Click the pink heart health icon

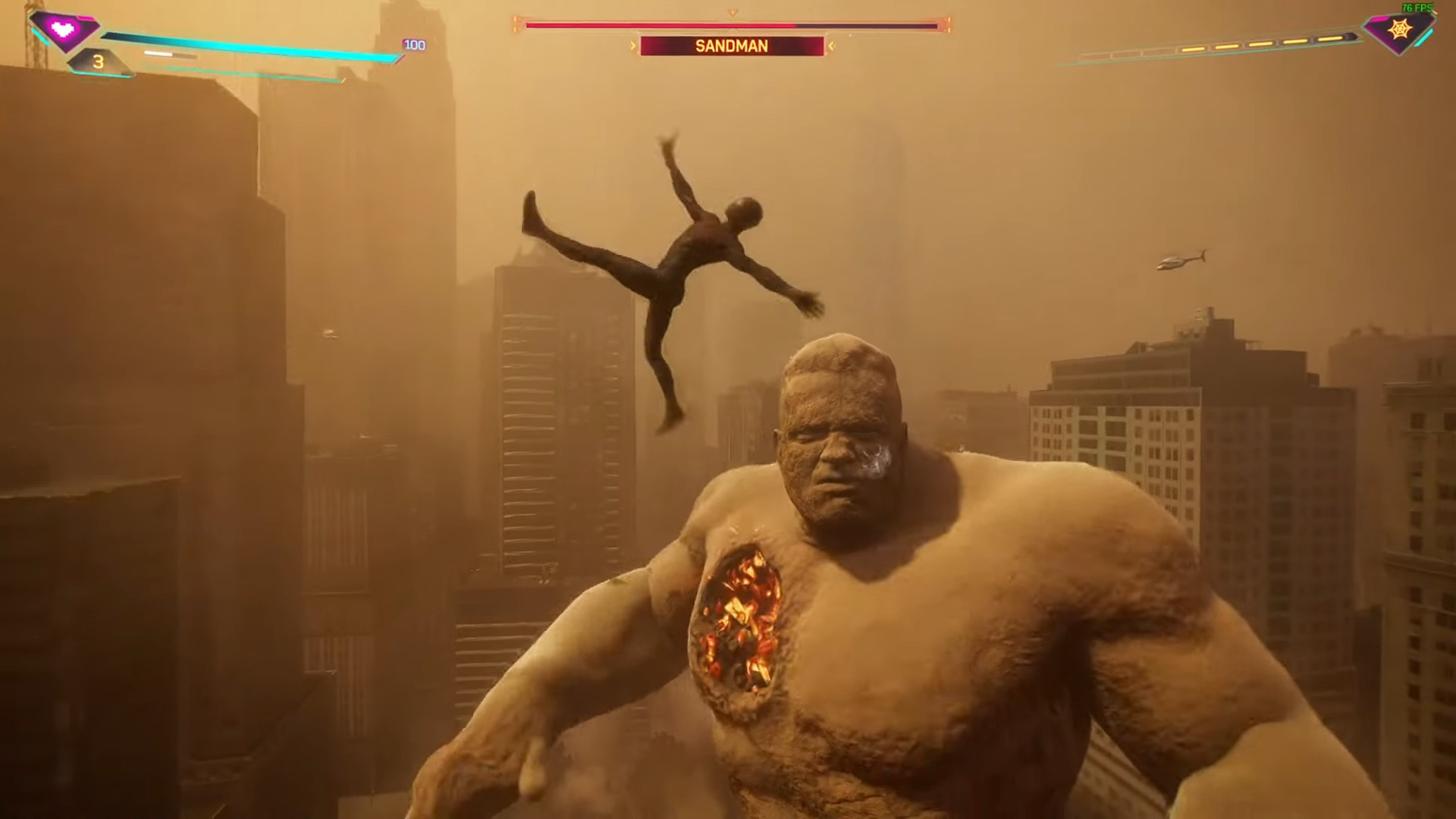[x=64, y=30]
